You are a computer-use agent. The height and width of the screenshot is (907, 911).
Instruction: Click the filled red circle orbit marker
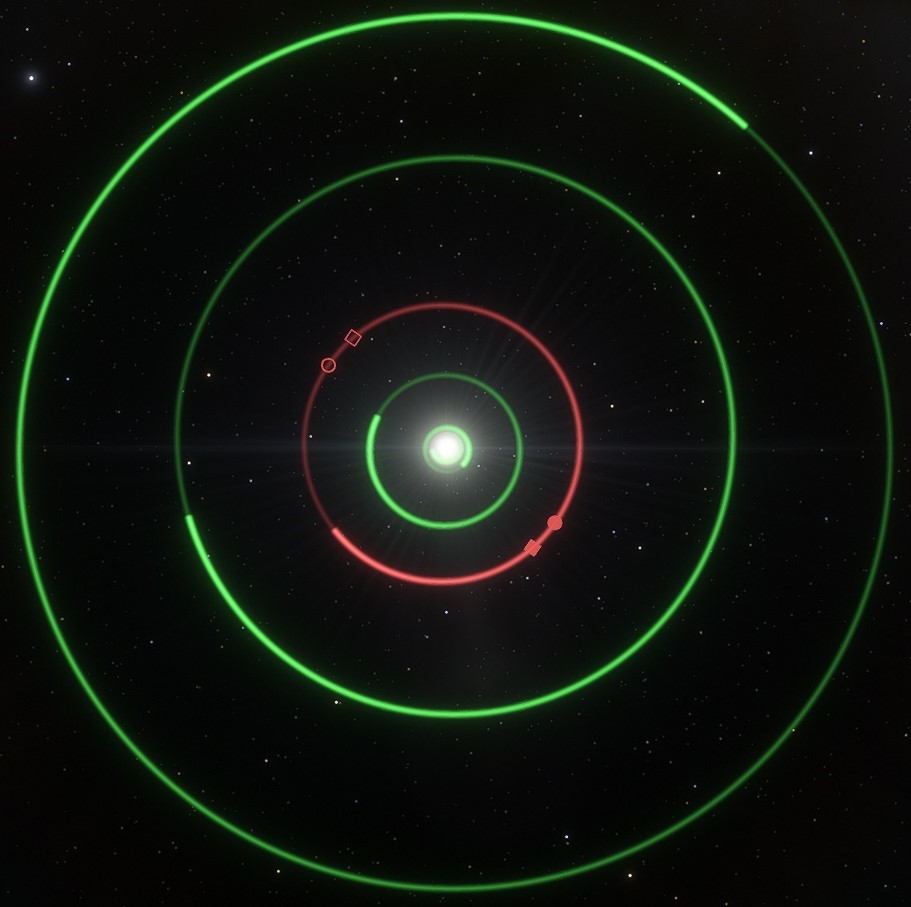tap(555, 523)
